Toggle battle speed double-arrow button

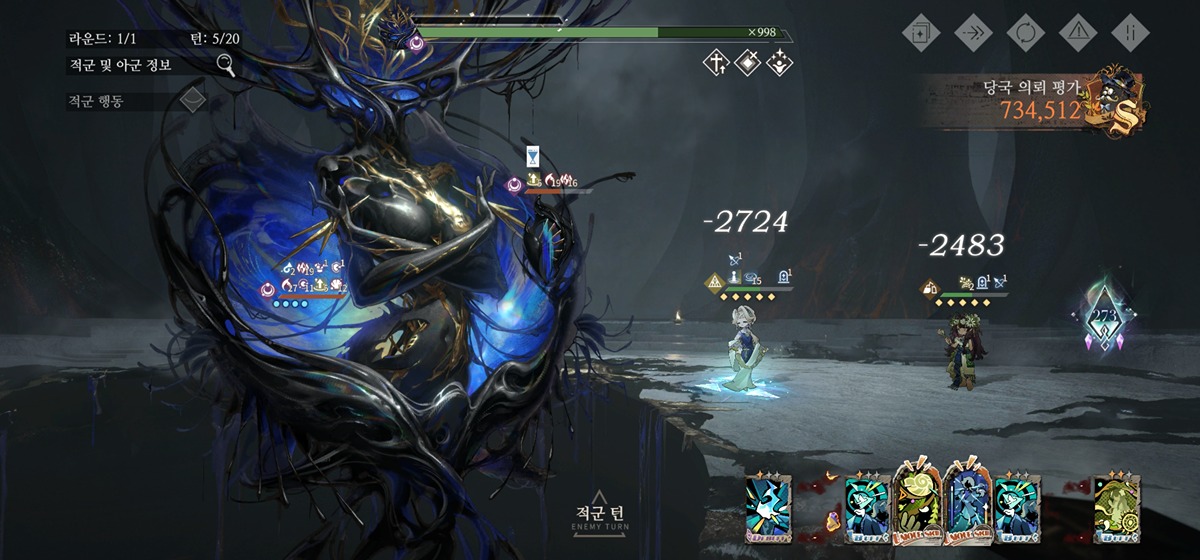[x=973, y=31]
